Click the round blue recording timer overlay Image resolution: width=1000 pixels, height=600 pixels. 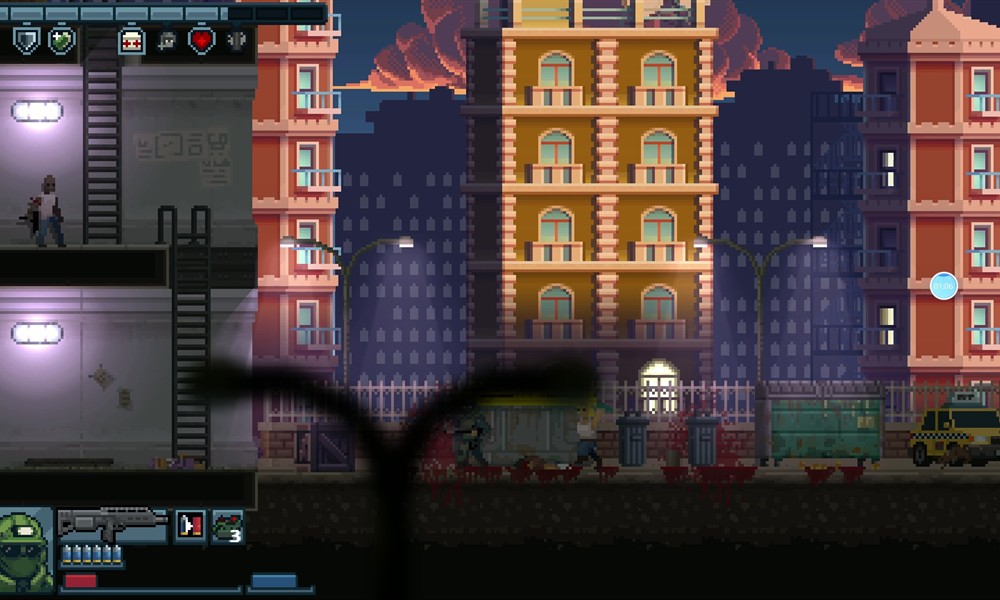pyautogui.click(x=943, y=286)
